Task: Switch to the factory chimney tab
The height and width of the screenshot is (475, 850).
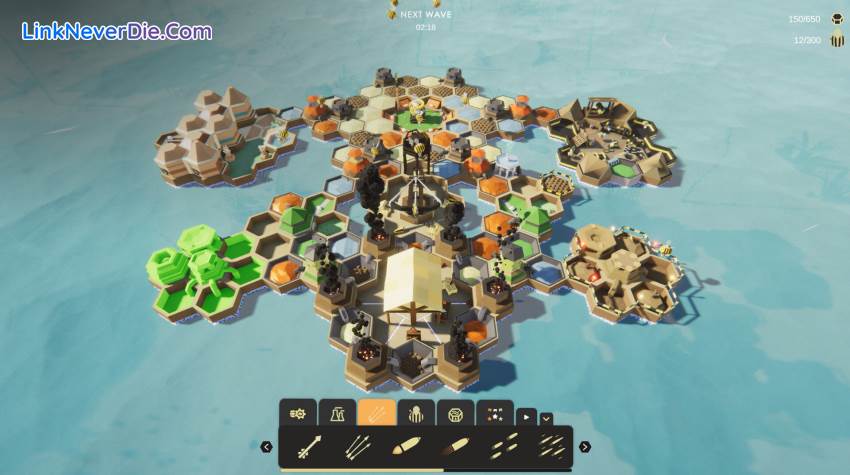Action: point(337,413)
